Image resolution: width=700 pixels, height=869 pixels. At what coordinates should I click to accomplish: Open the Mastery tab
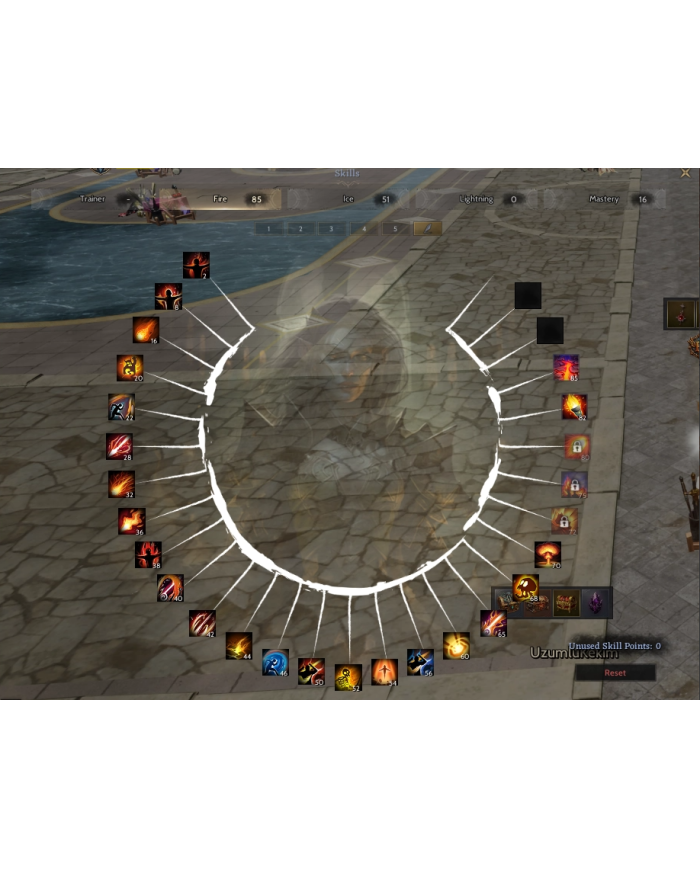[604, 199]
